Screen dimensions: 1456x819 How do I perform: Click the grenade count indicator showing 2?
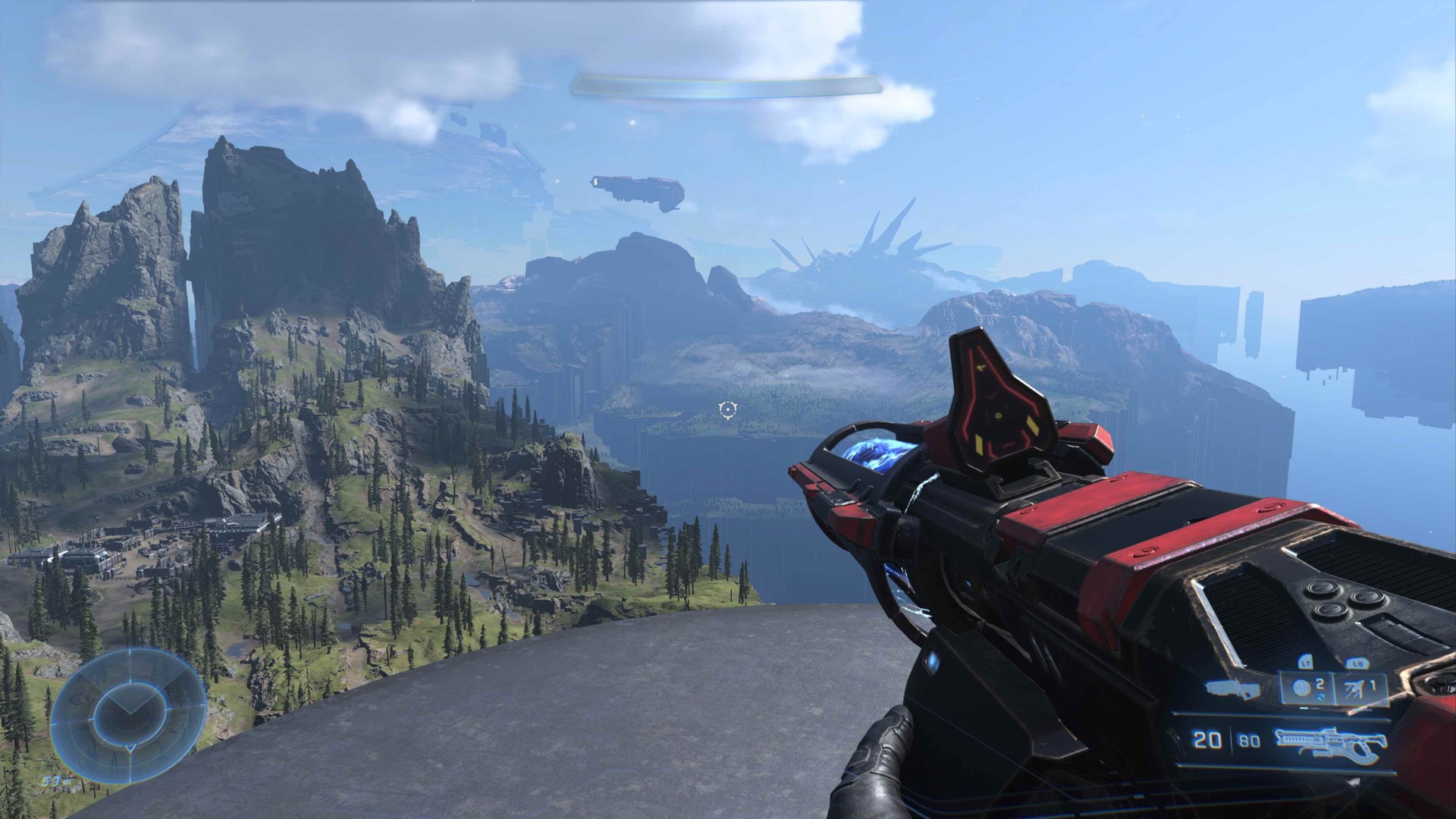[1319, 682]
